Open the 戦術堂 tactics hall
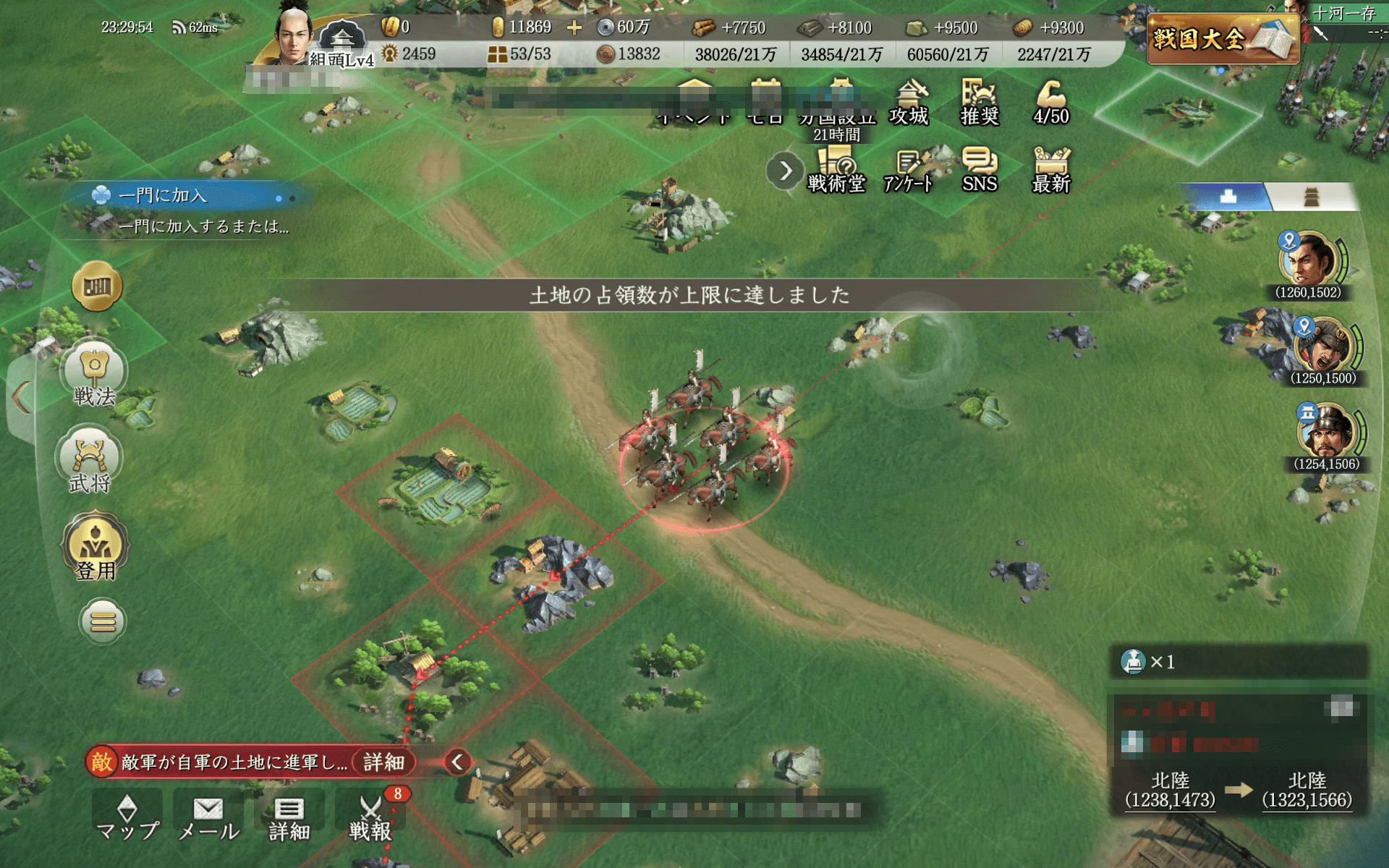 pos(837,169)
